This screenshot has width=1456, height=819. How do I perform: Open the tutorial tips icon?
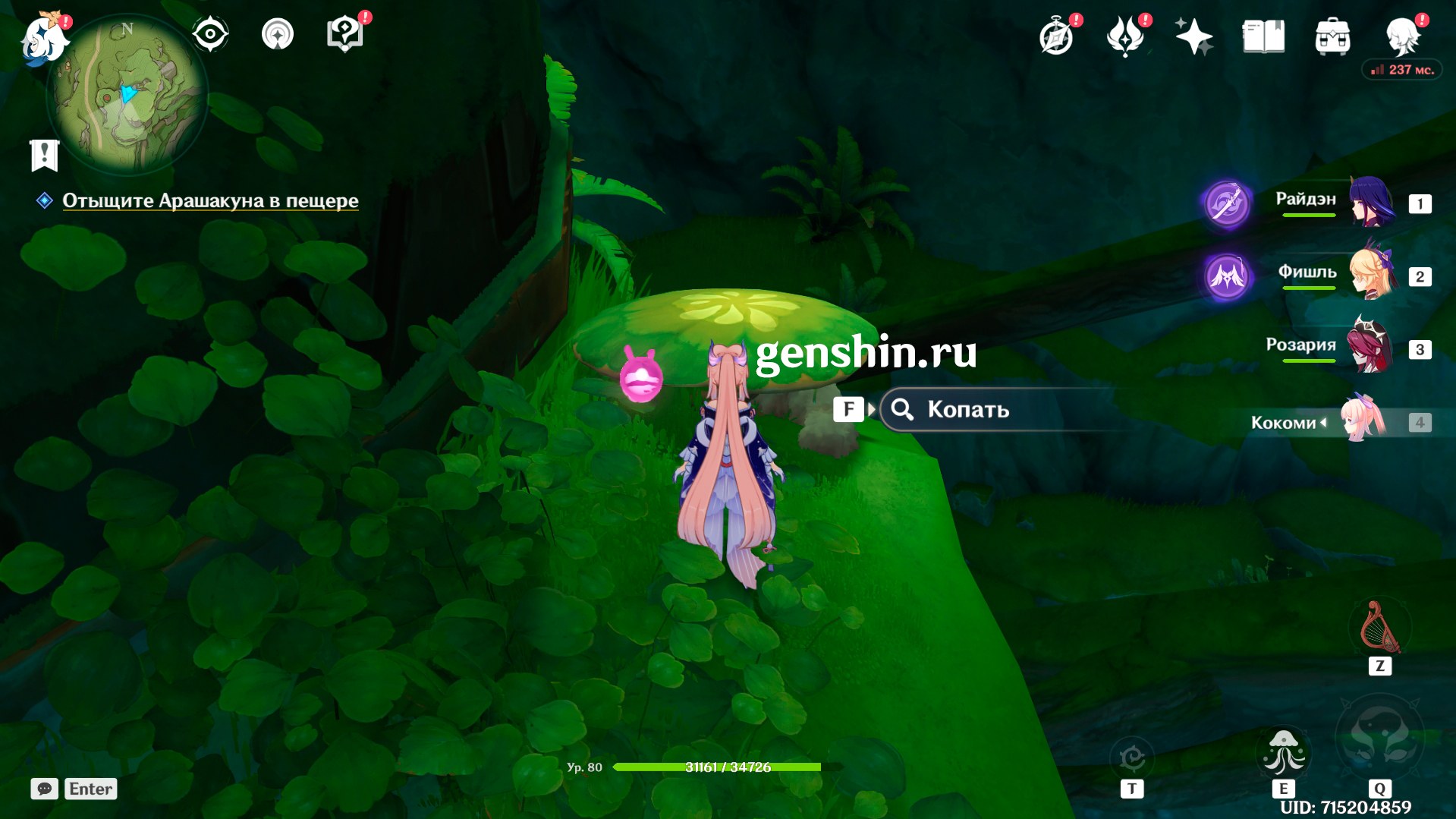pos(344,34)
